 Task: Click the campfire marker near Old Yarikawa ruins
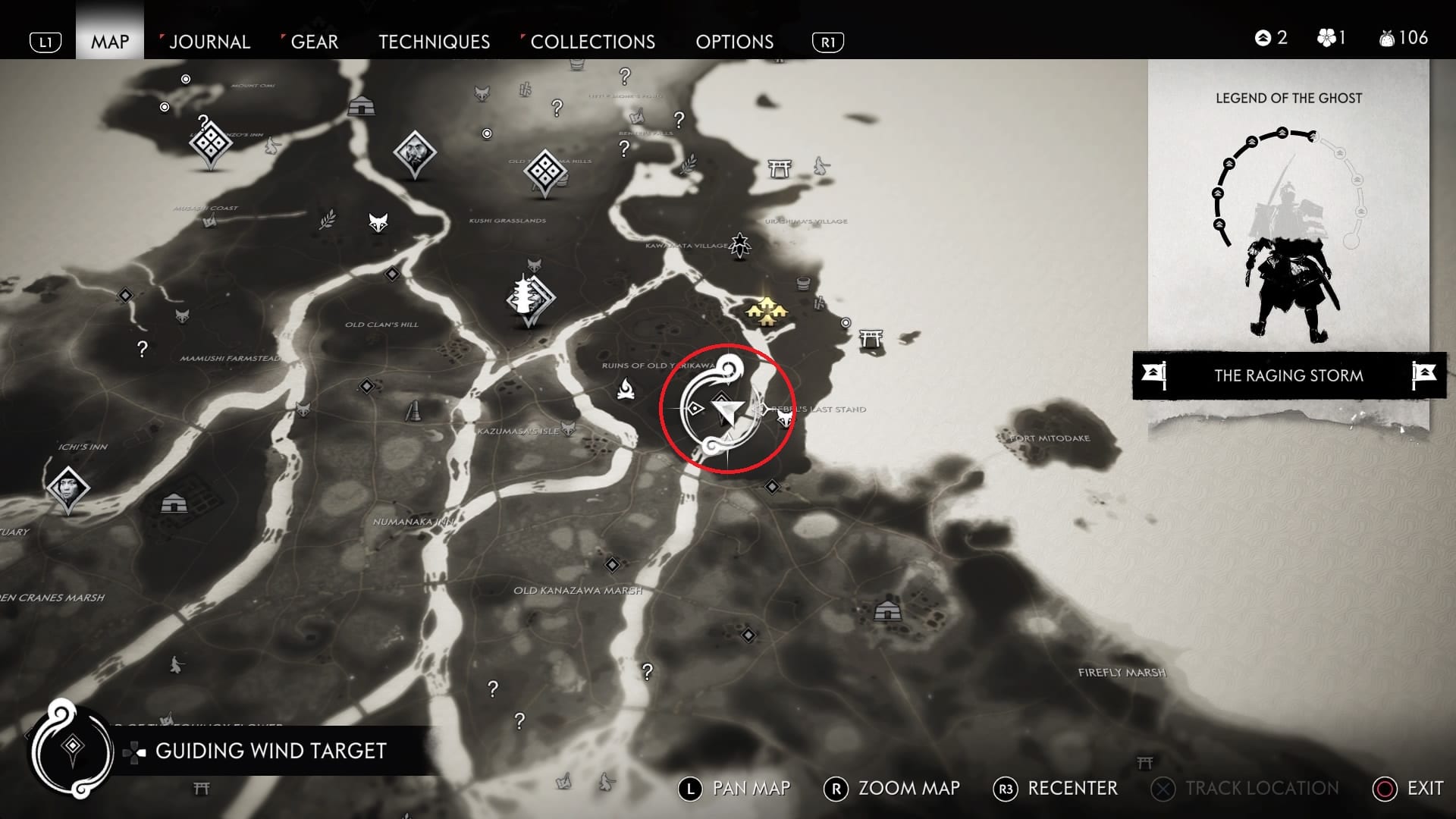click(x=626, y=389)
